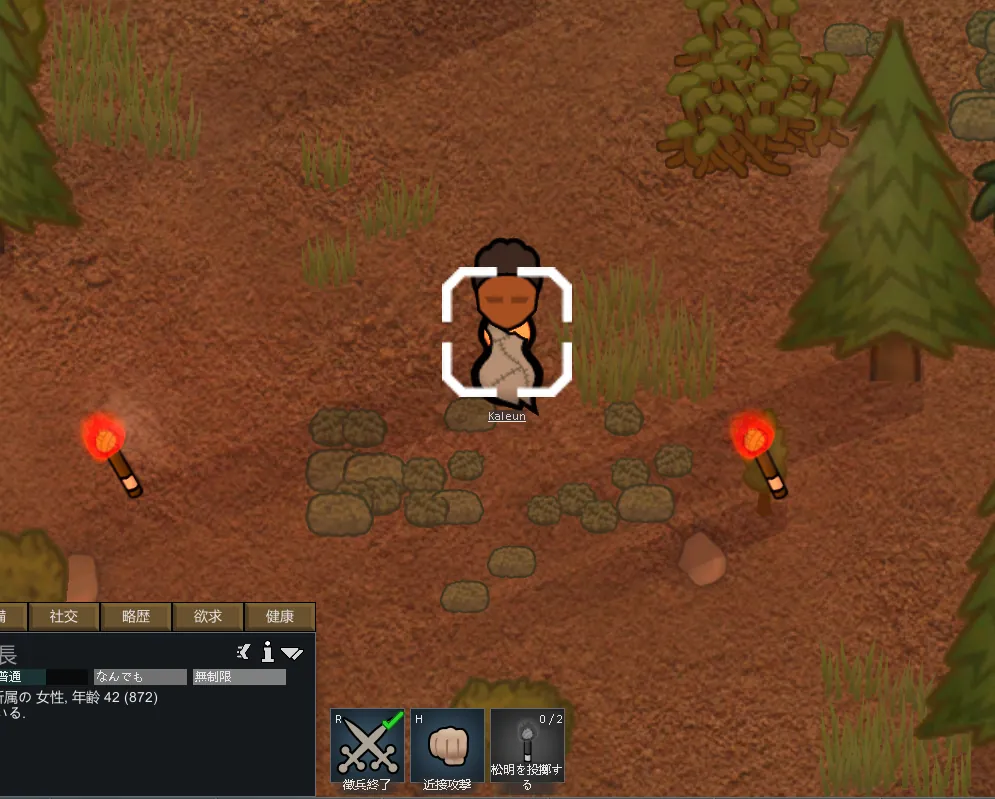Open the 社交 (Social) tab
The image size is (995, 799).
pos(64,617)
